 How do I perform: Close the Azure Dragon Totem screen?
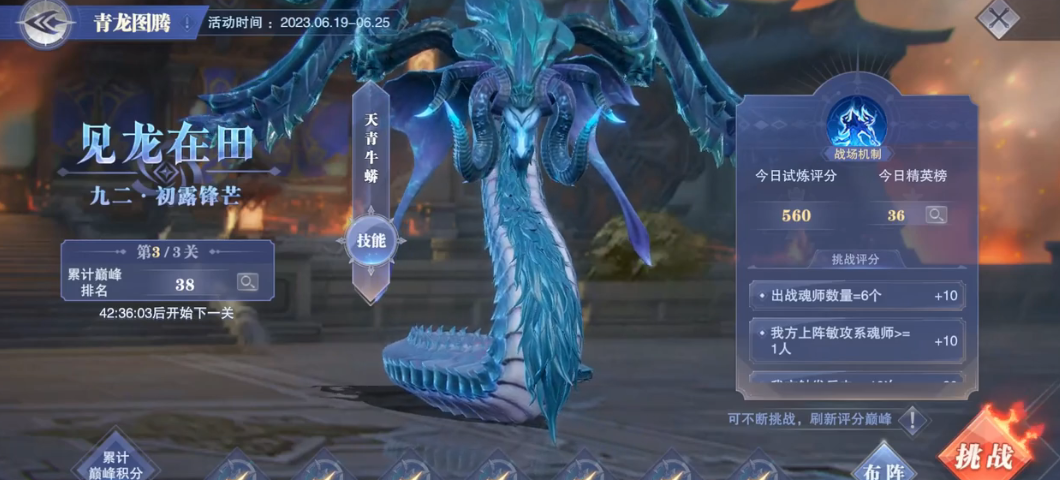(997, 18)
